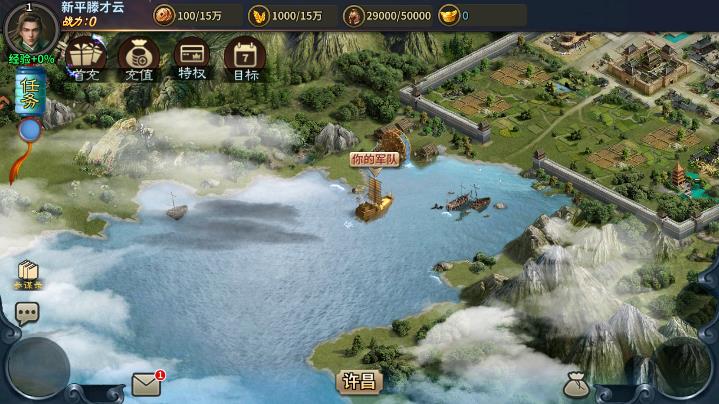The image size is (719, 404).
Task: Open the 特权 privileges menu
Action: (191, 58)
